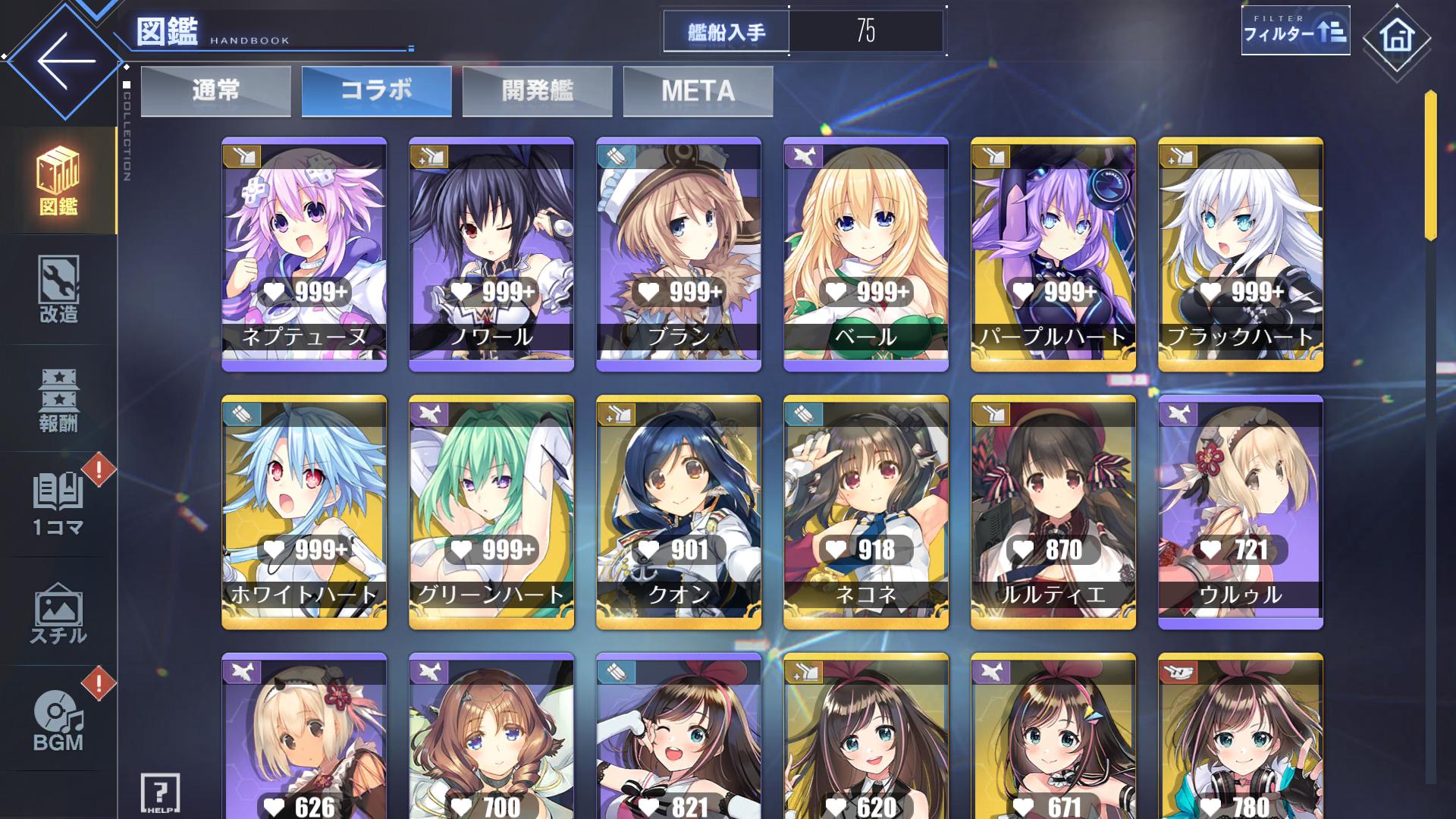Open the スチル gallery section
The image size is (1456, 819).
58,614
